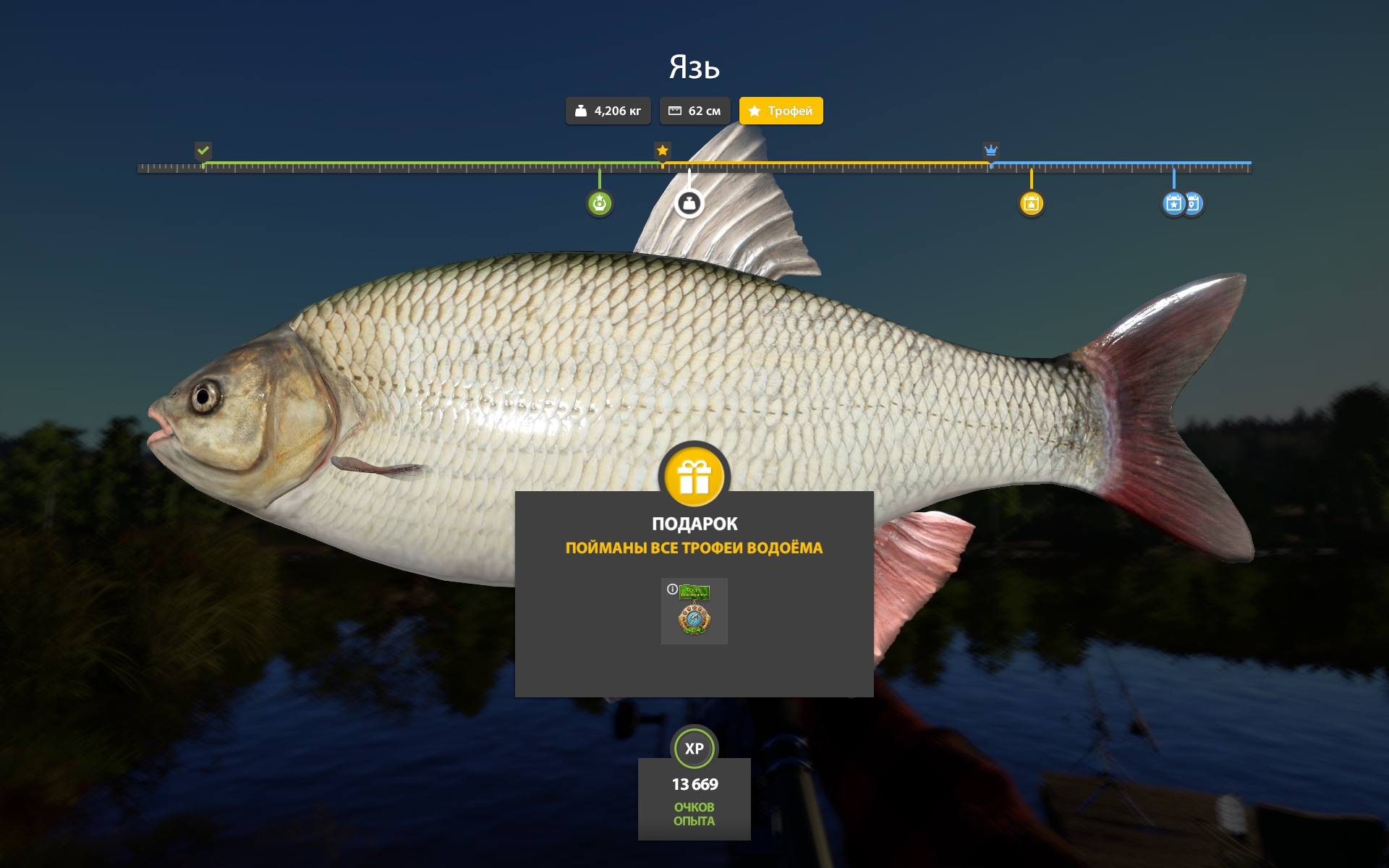Click the yellow gift box icon
Image resolution: width=1389 pixels, height=868 pixels.
[x=694, y=477]
